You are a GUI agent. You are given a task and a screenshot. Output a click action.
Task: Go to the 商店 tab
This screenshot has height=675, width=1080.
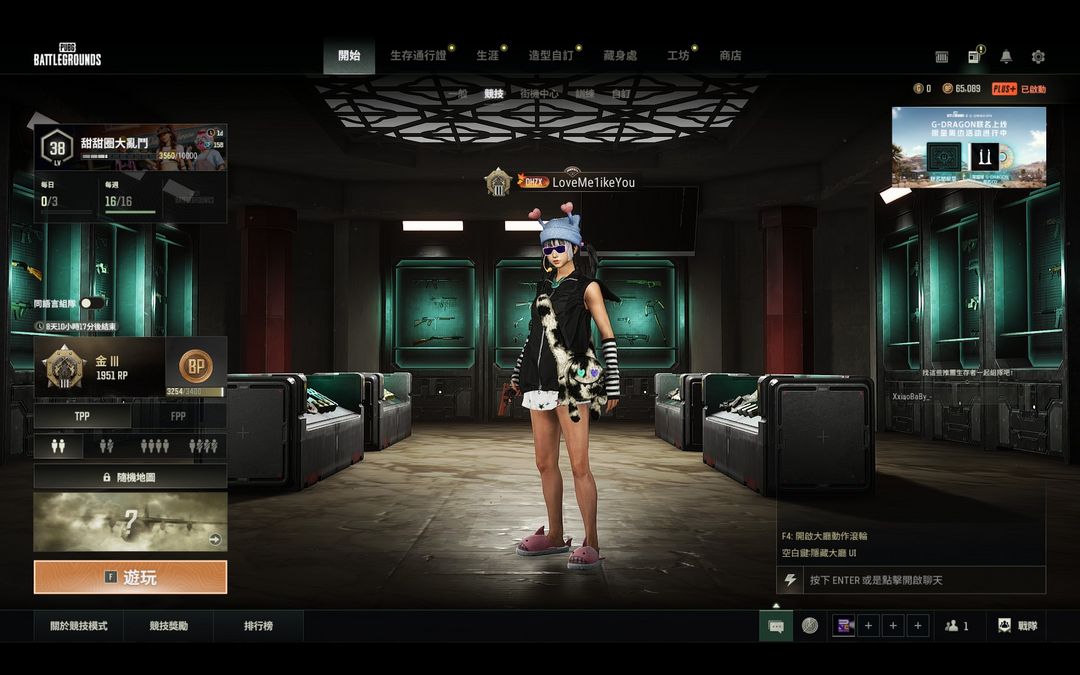(x=730, y=56)
